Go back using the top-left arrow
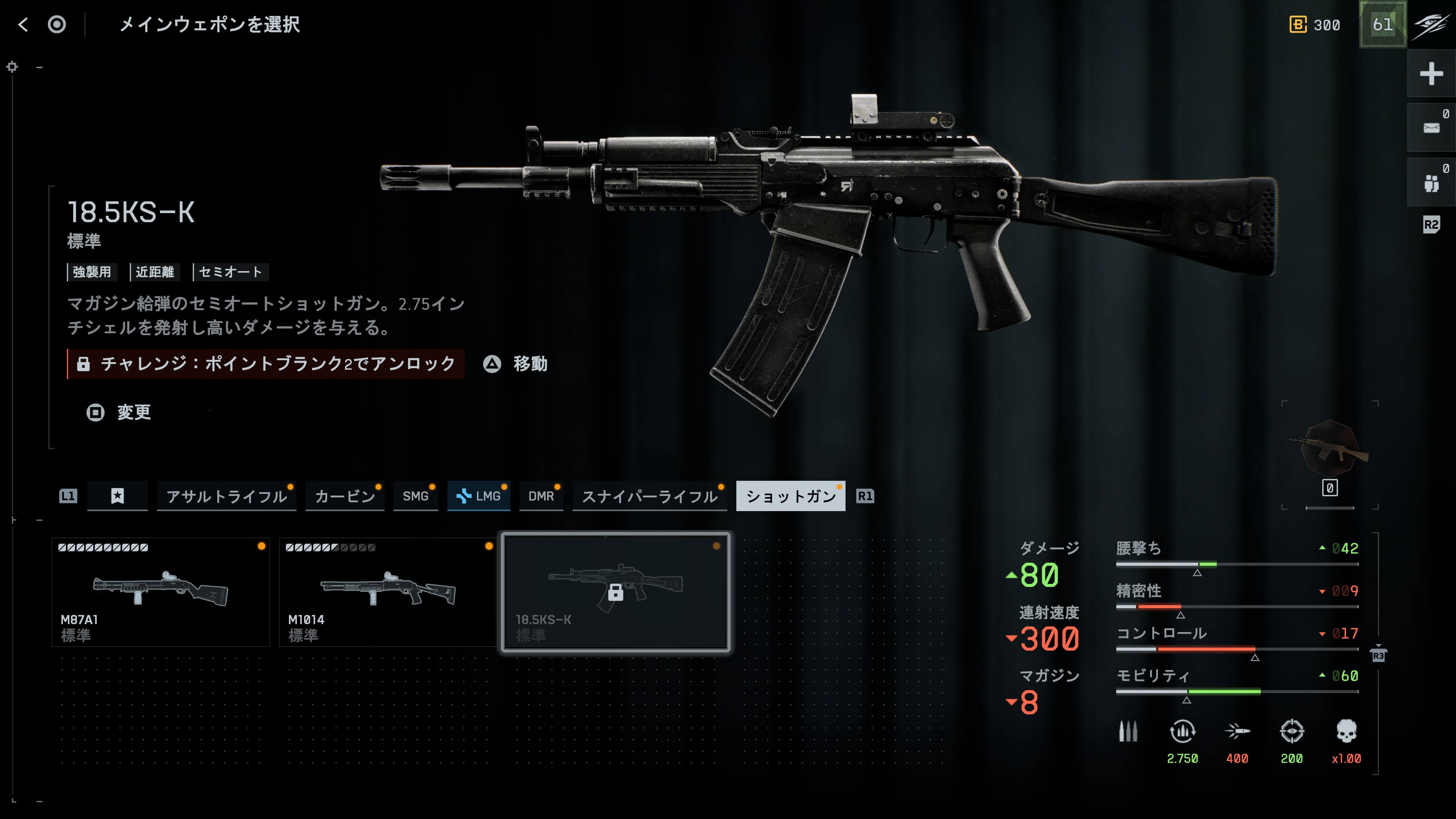The width and height of the screenshot is (1456, 819). [23, 24]
